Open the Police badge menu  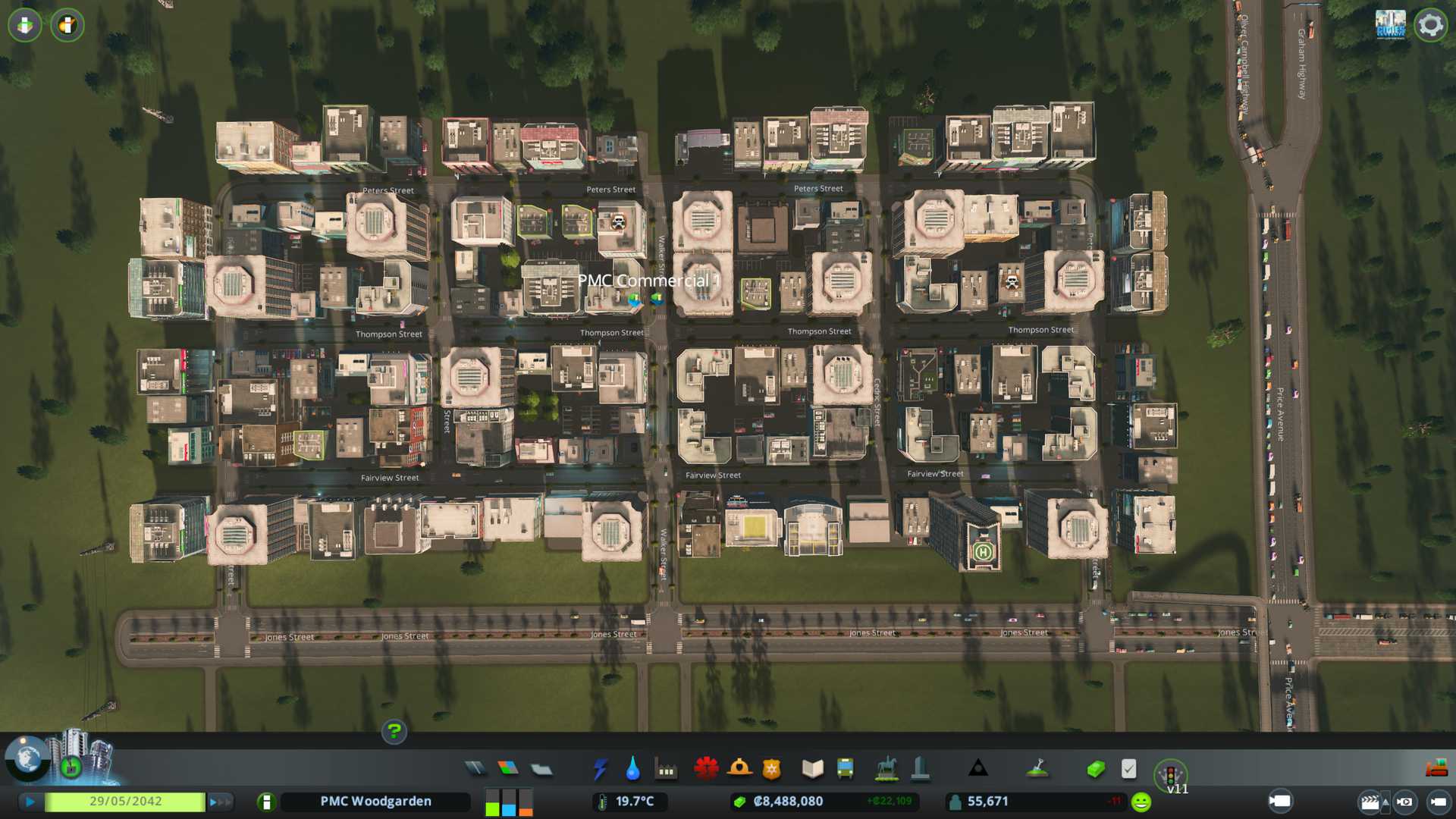click(x=772, y=769)
